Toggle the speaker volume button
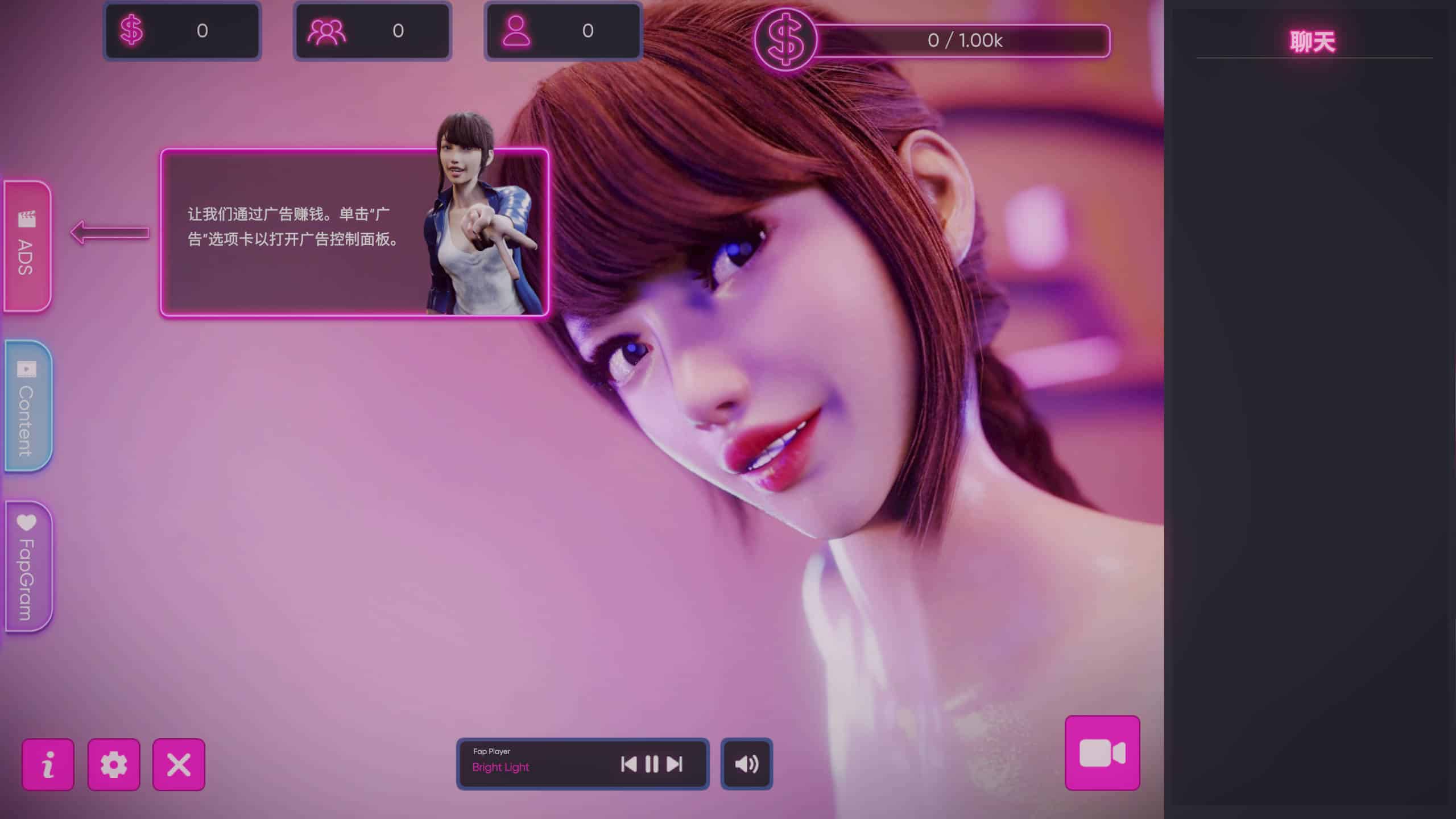Viewport: 1456px width, 819px height. (746, 764)
